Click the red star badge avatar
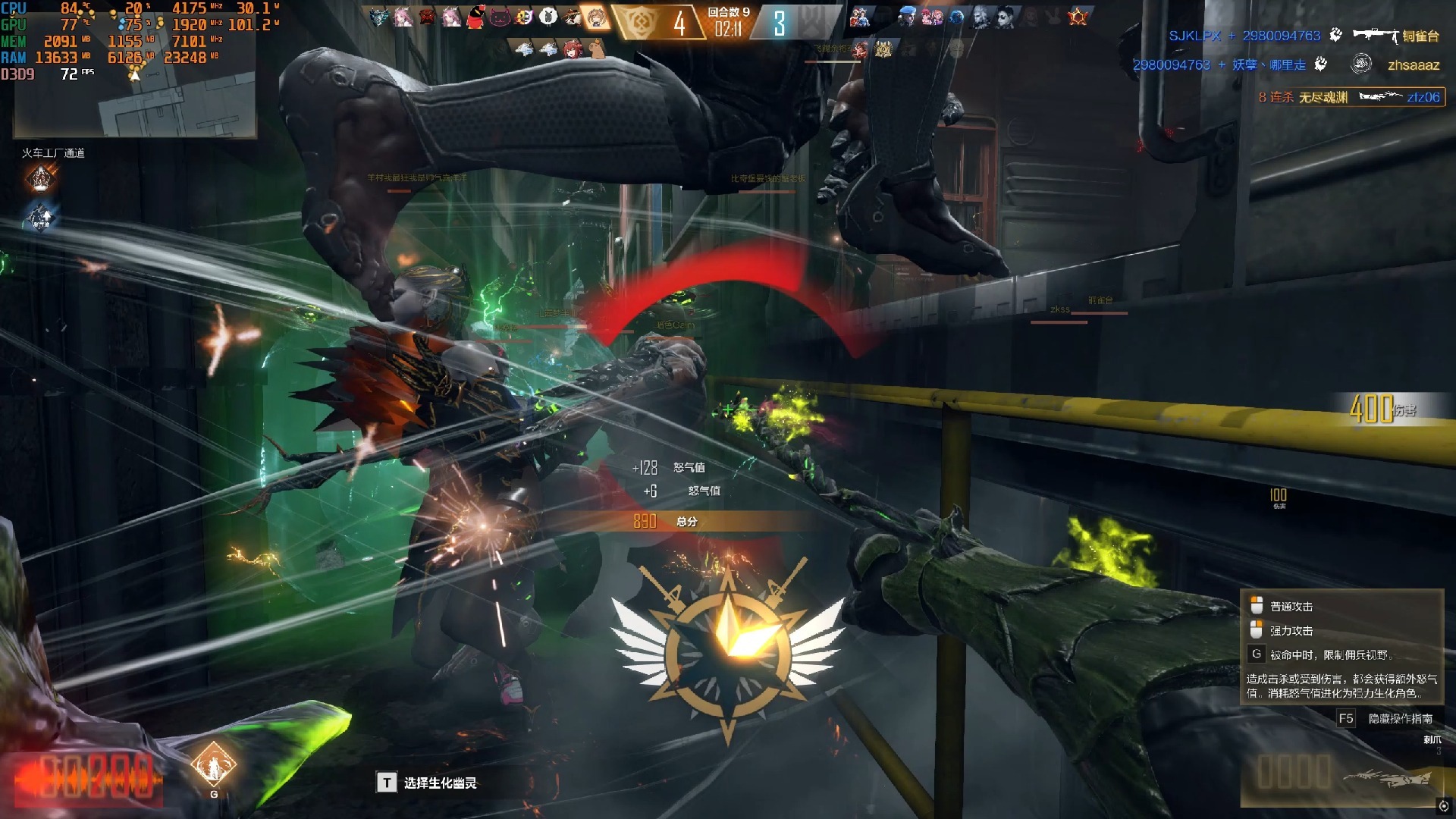 1078,17
